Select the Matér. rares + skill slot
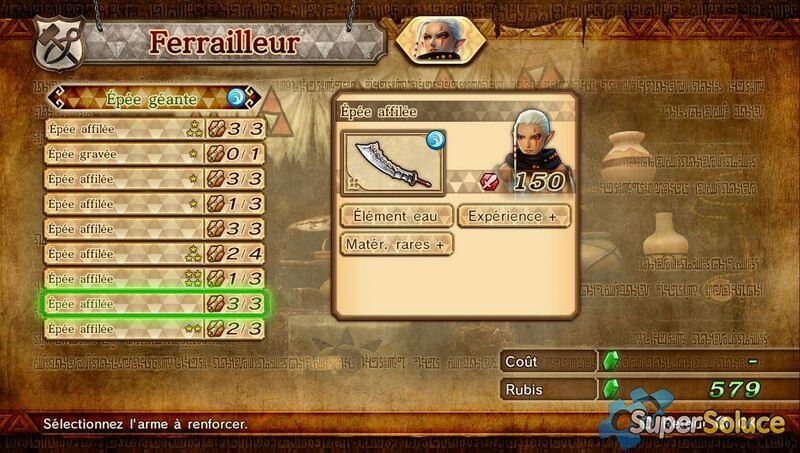The image size is (800, 453). (x=395, y=243)
